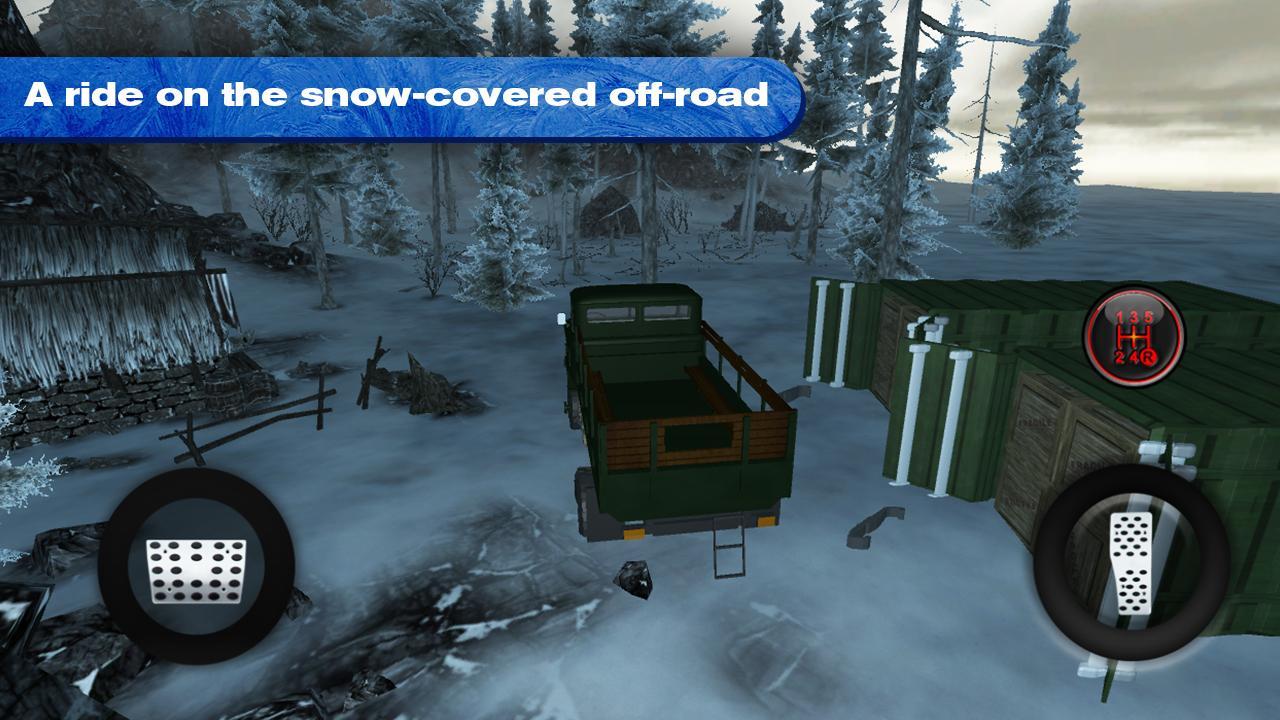
Task: Select reverse gear R on the shifter
Action: (x=1148, y=357)
